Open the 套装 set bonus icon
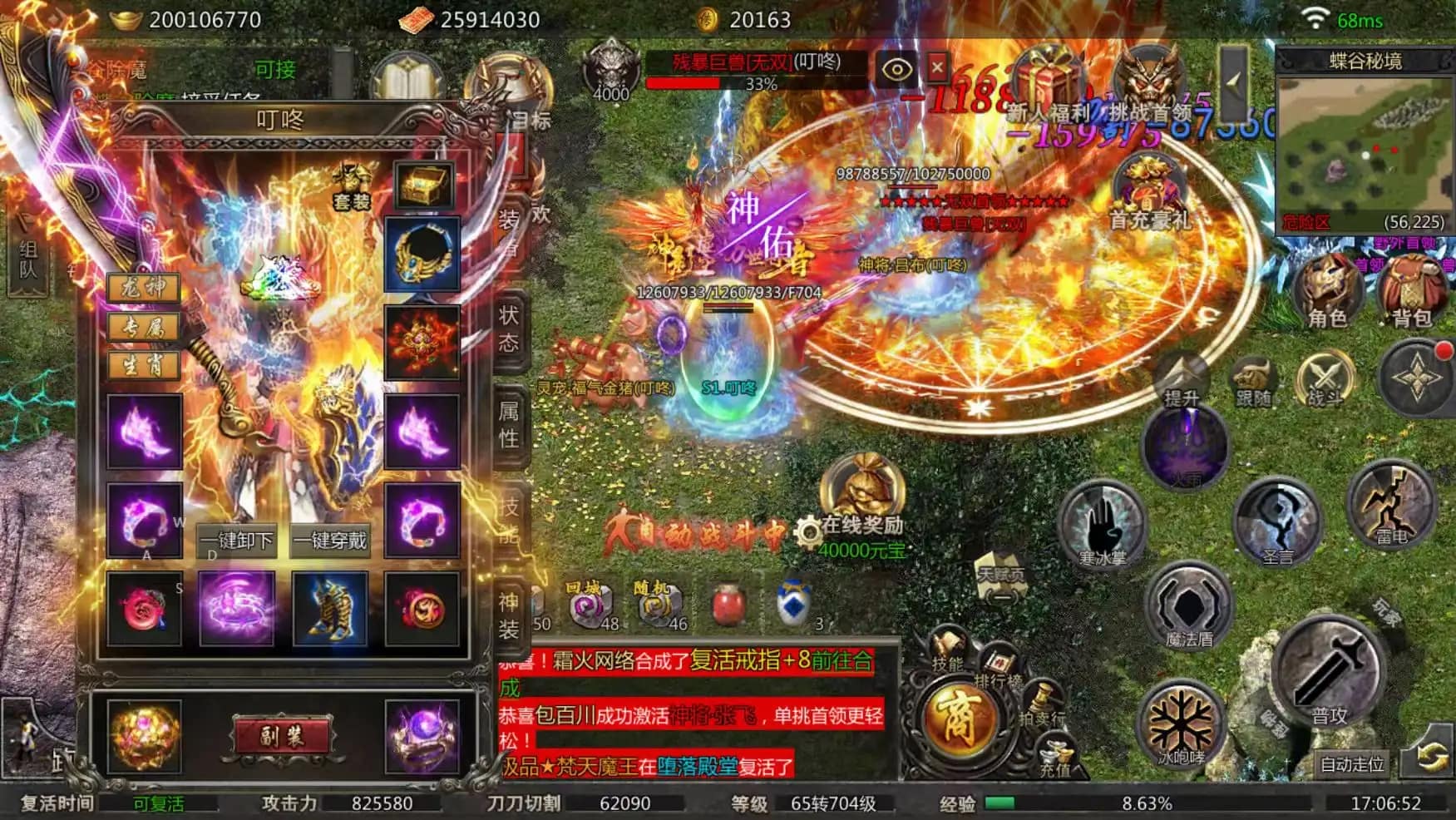The height and width of the screenshot is (820, 1456). (352, 186)
